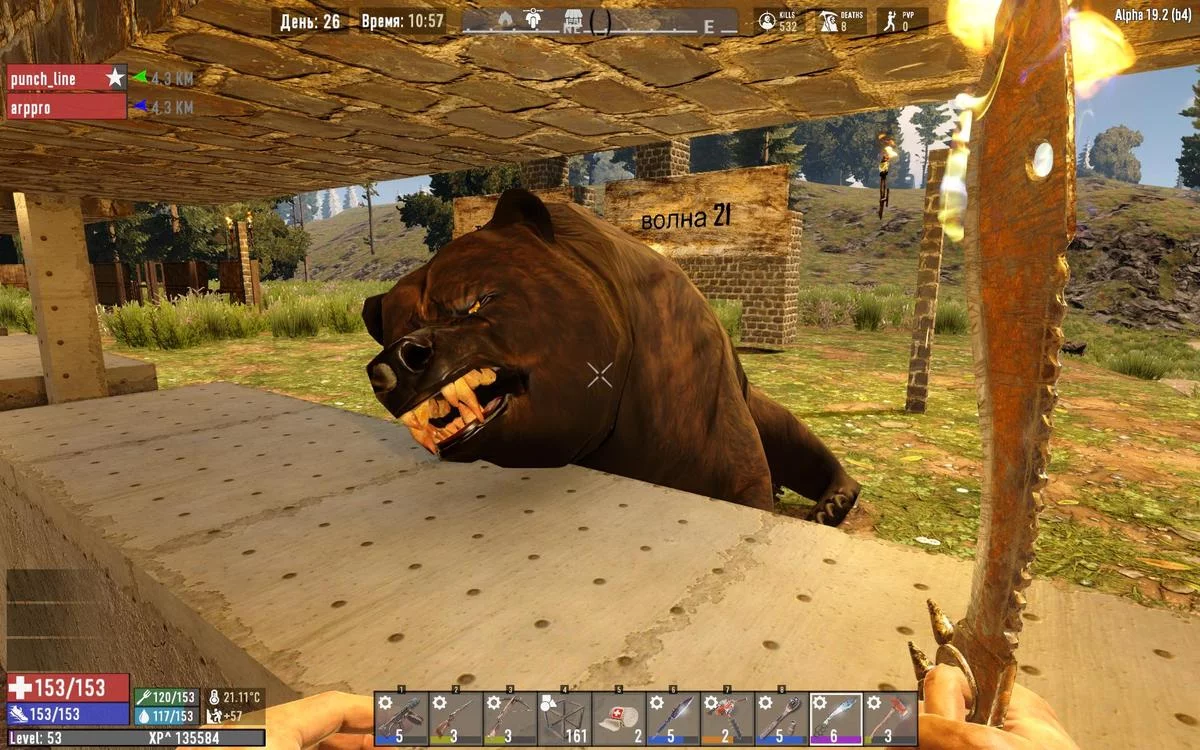Equip the rifle in hotbar slot 2
Image resolution: width=1200 pixels, height=750 pixels.
click(x=456, y=718)
